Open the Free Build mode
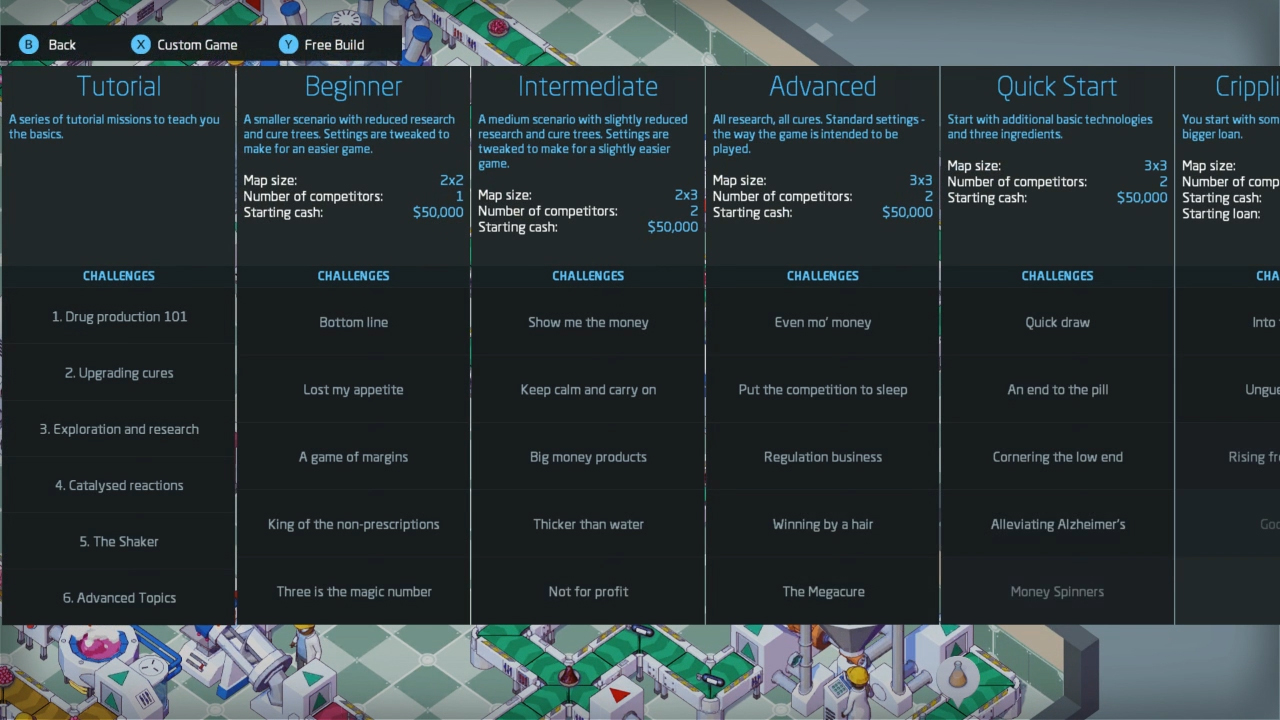Screen dimensions: 1280x720 (x=333, y=44)
